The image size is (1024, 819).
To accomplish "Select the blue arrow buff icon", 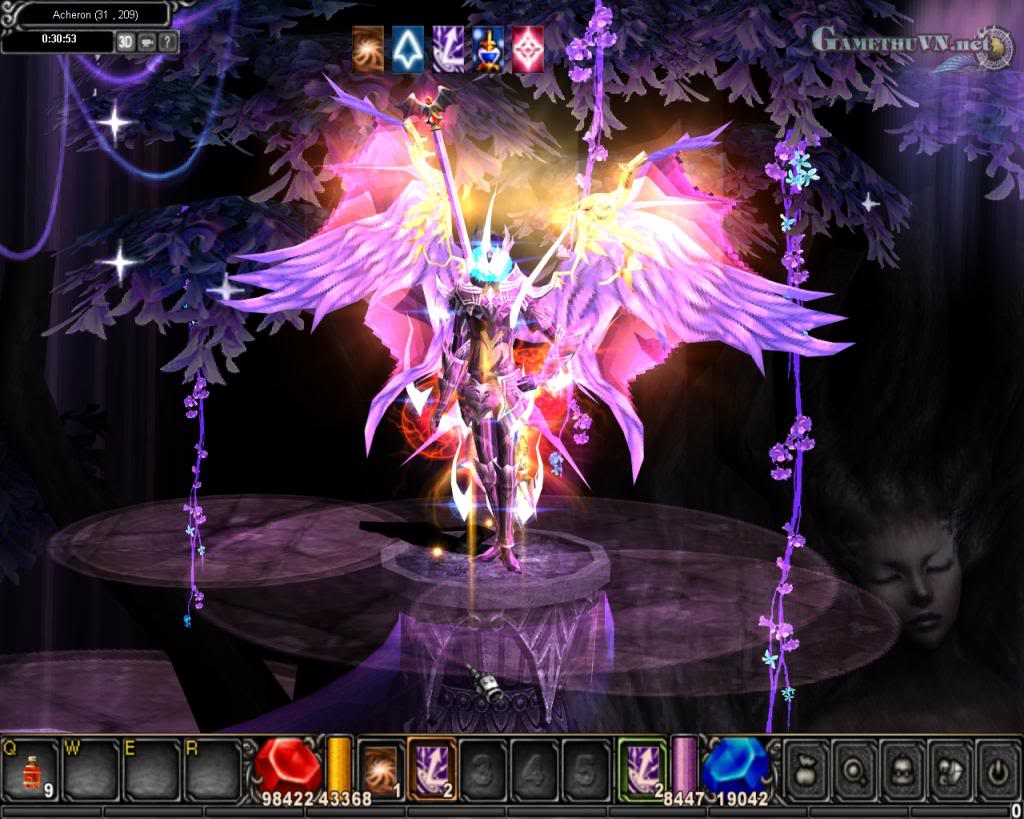I will (x=408, y=49).
